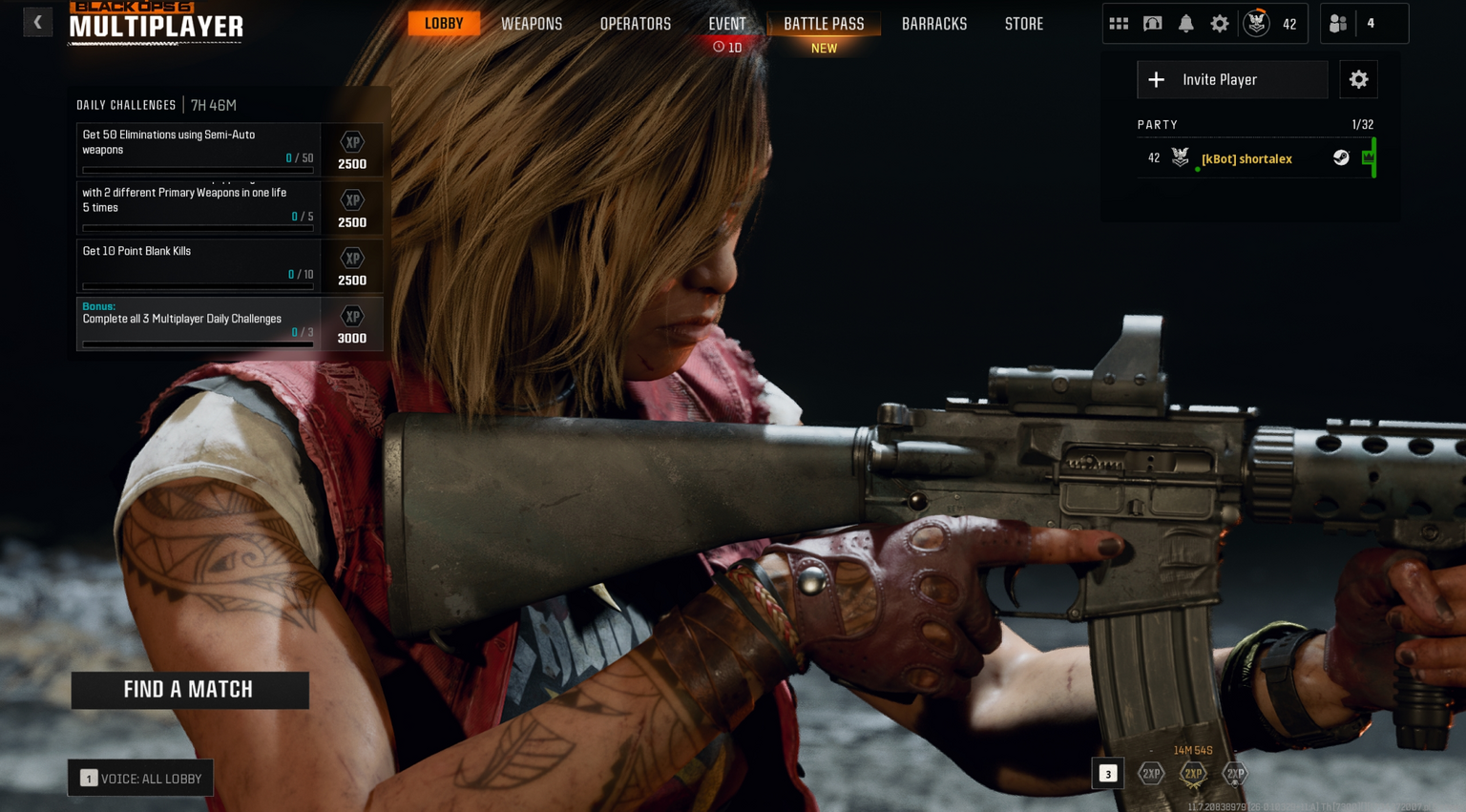View the Battle Pass tab
1466x812 pixels.
pyautogui.click(x=824, y=24)
